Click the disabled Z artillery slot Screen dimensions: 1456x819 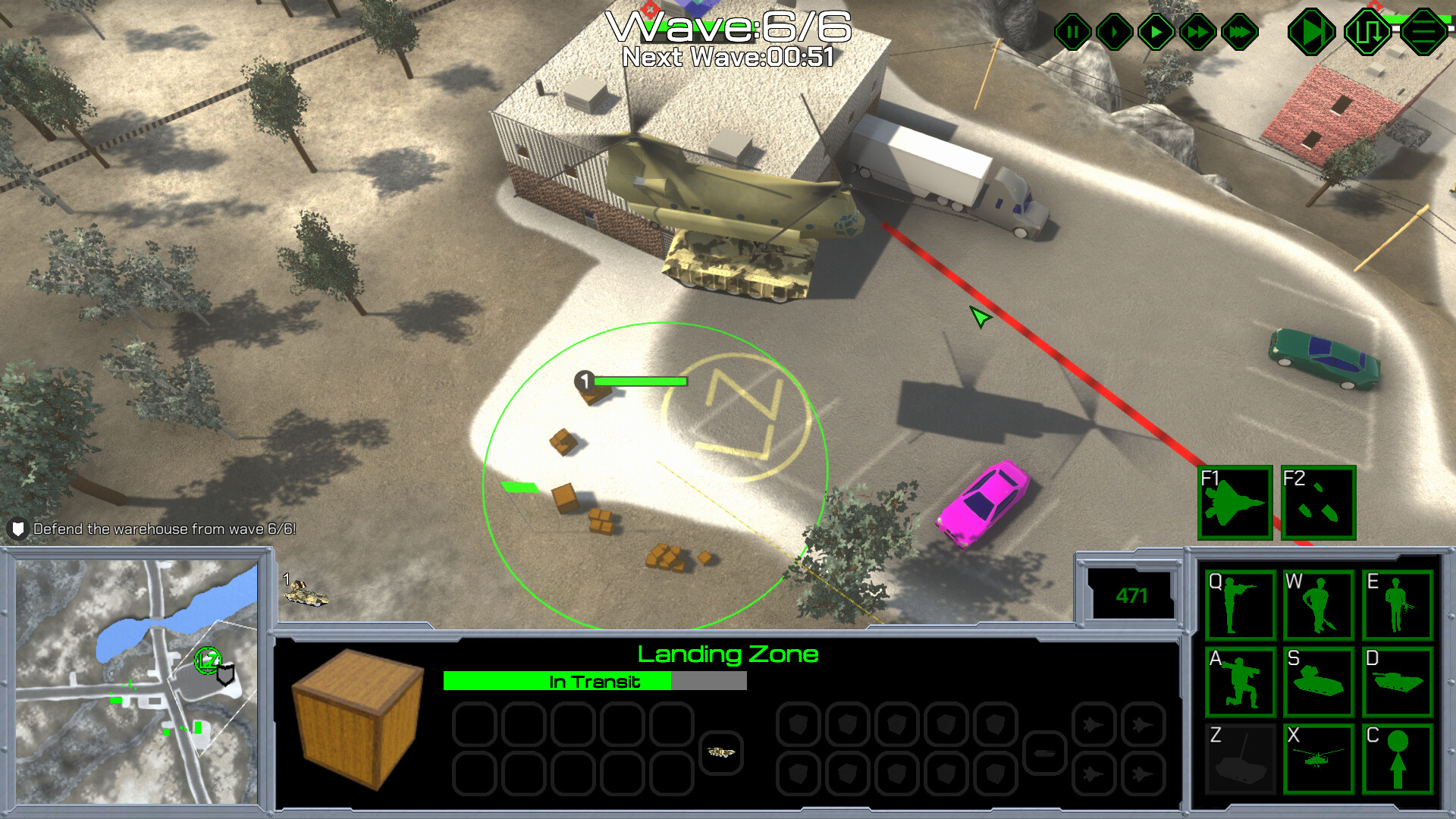(x=1241, y=758)
